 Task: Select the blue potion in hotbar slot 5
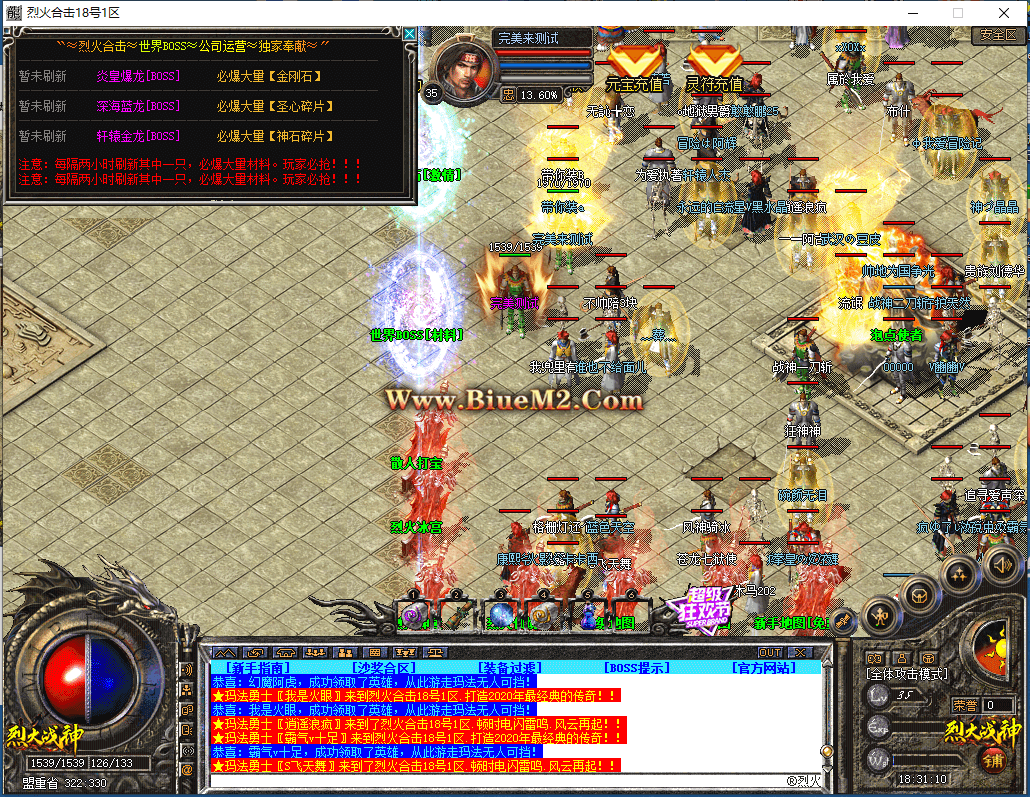point(587,615)
